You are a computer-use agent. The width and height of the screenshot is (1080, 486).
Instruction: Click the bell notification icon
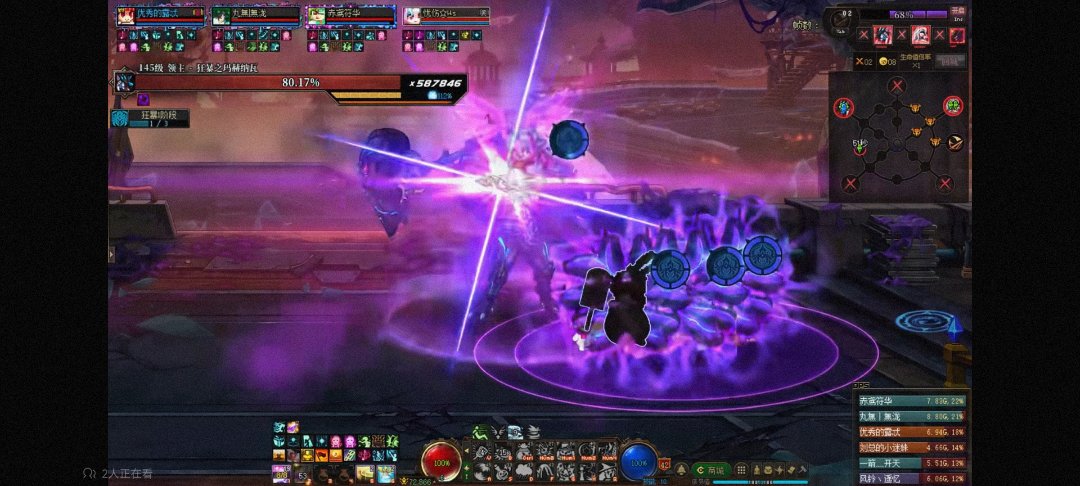tap(681, 468)
